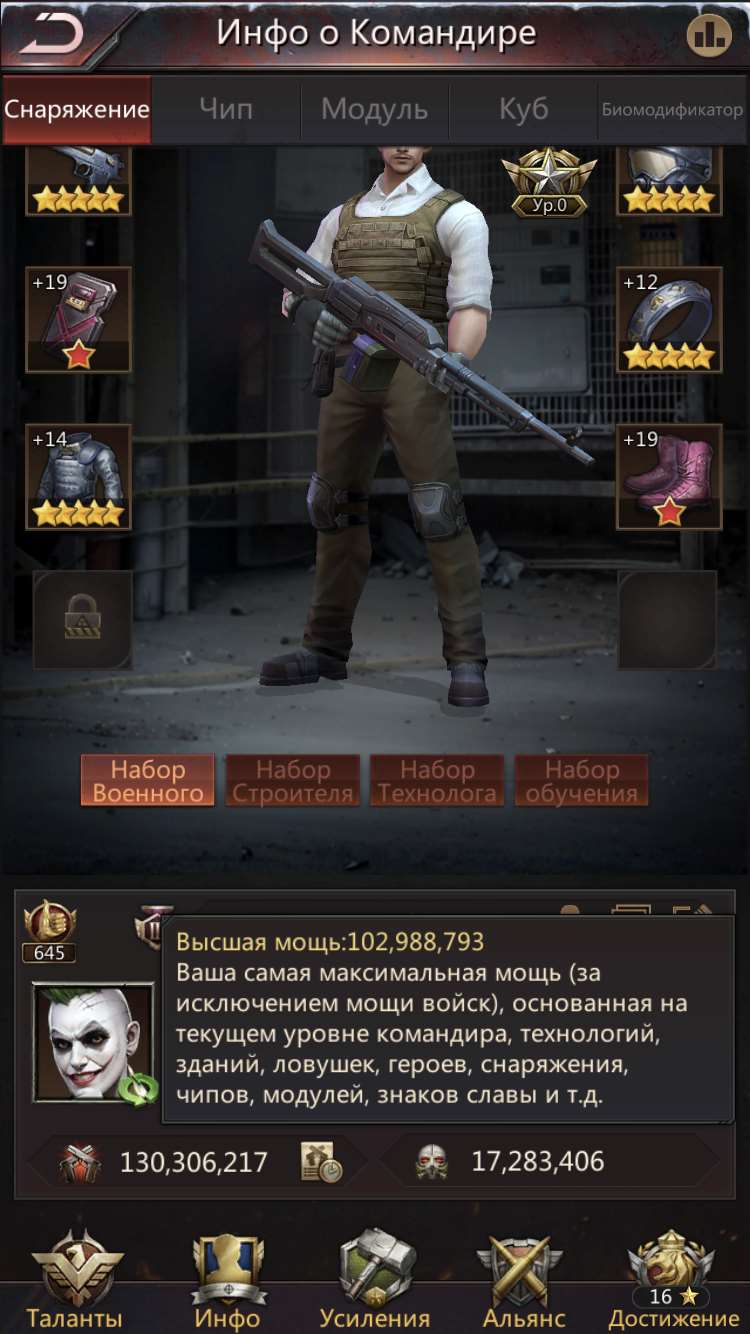The image size is (750, 1334).
Task: Activate the Набор Военного set
Action: [x=148, y=781]
